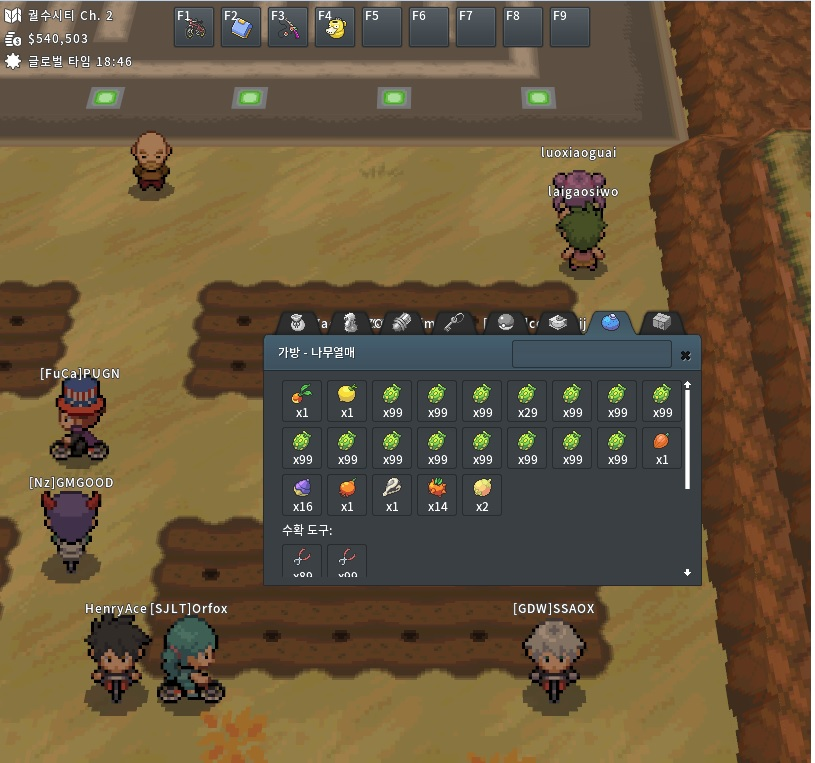This screenshot has height=763, width=815.
Task: Click the bag scrollbar down arrow
Action: 687,573
